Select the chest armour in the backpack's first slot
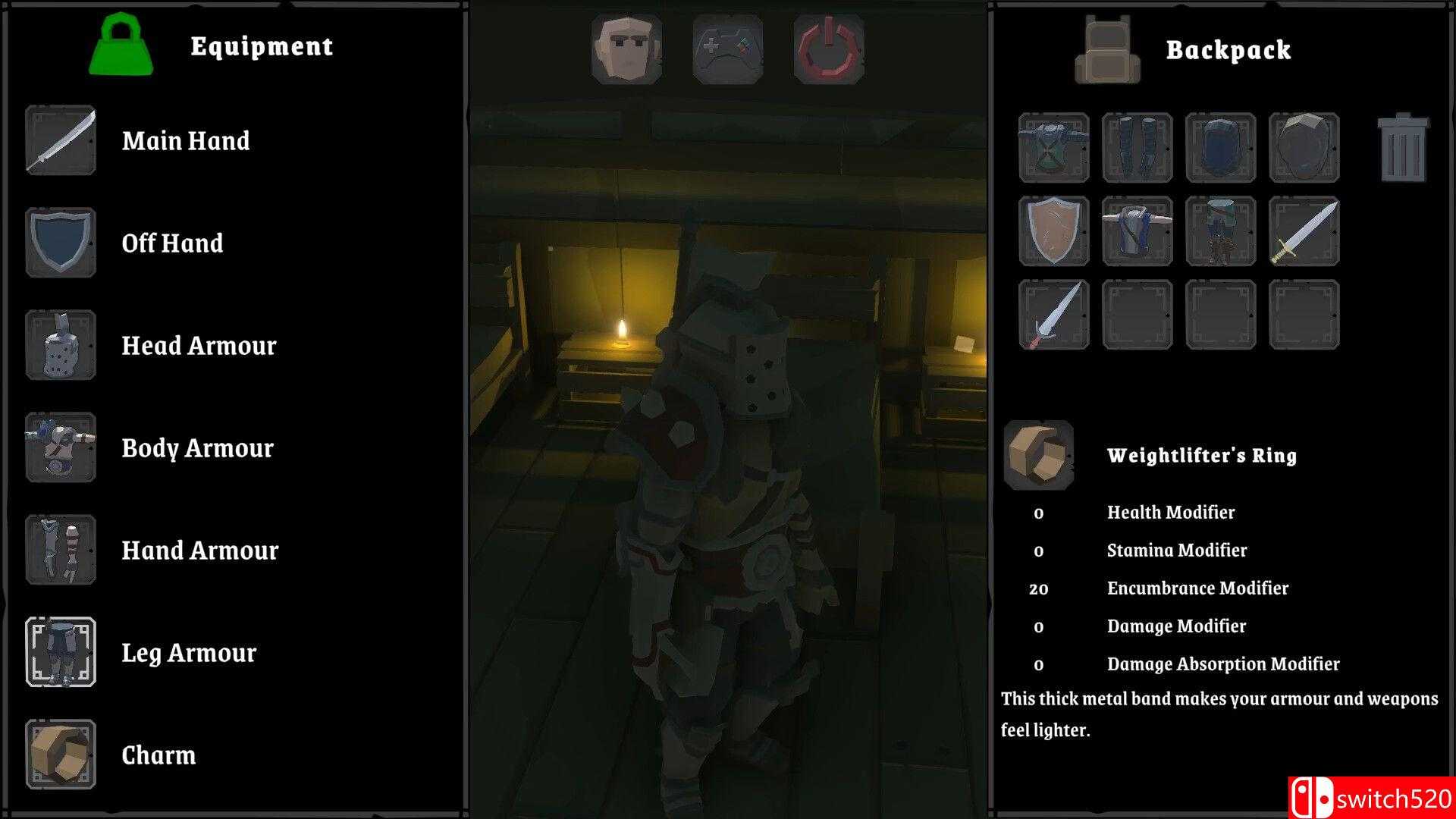 tap(1053, 148)
